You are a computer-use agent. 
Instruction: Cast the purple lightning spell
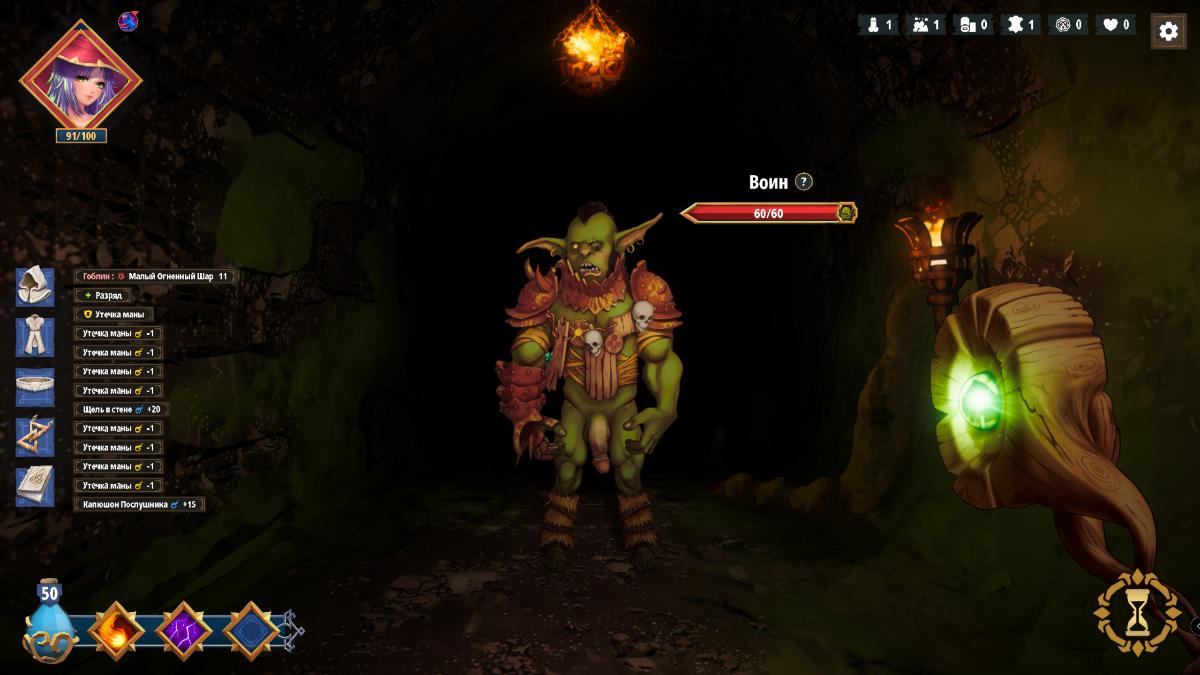[183, 632]
